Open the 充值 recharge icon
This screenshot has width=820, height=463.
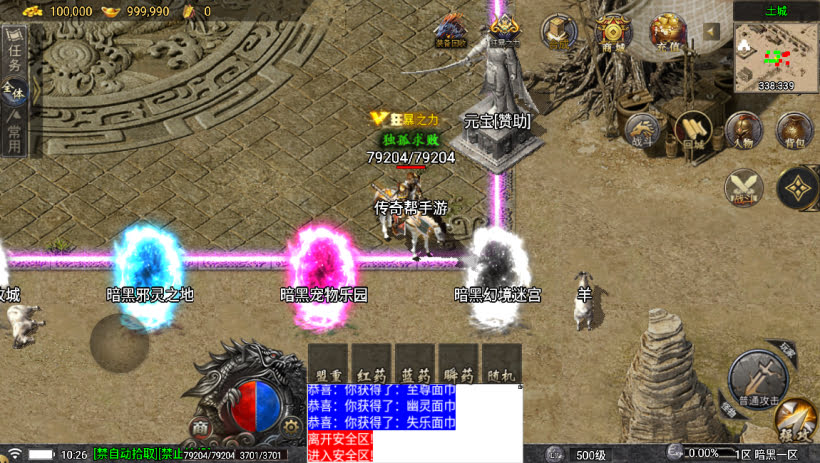coord(668,32)
